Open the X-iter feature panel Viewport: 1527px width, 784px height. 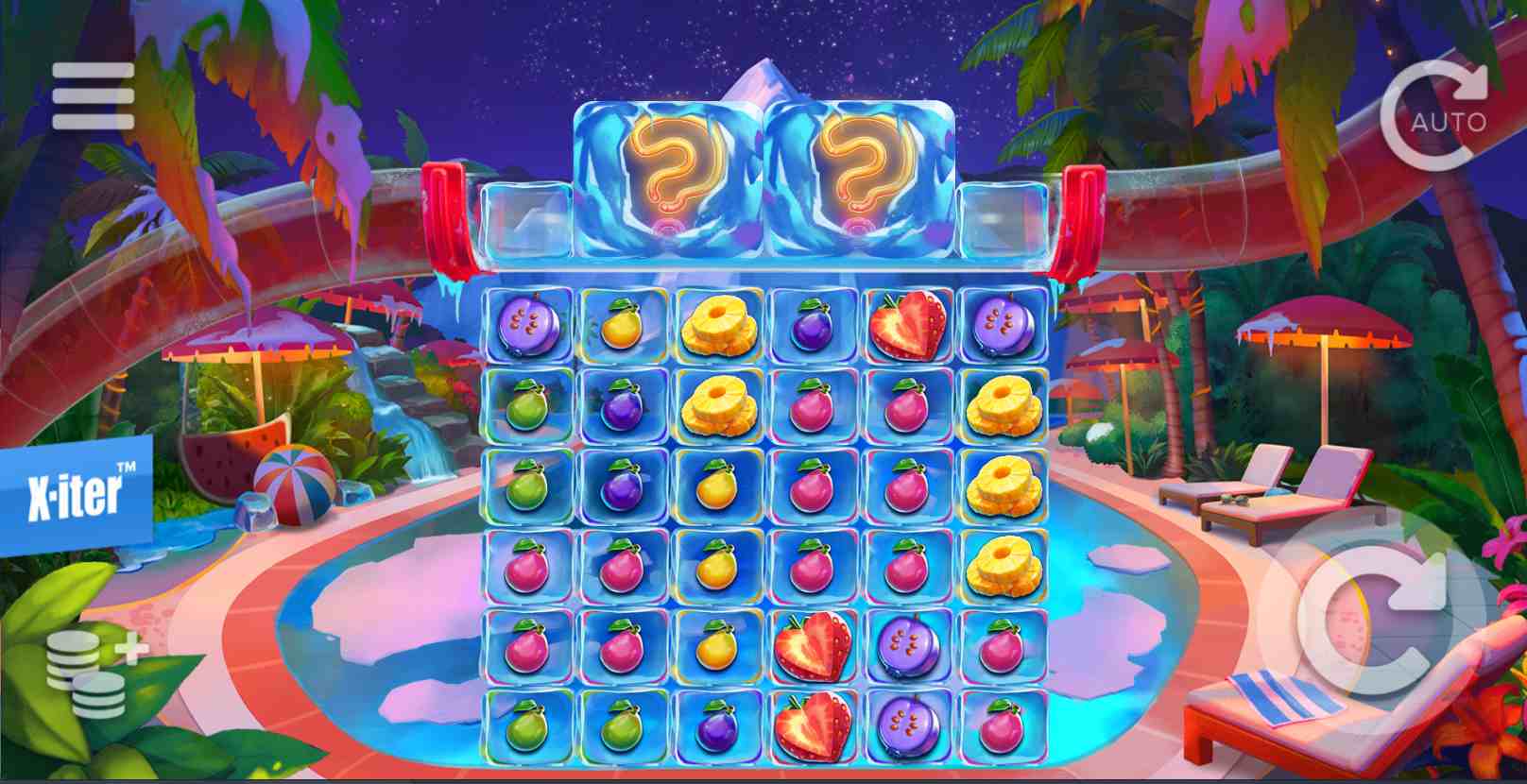coord(76,495)
